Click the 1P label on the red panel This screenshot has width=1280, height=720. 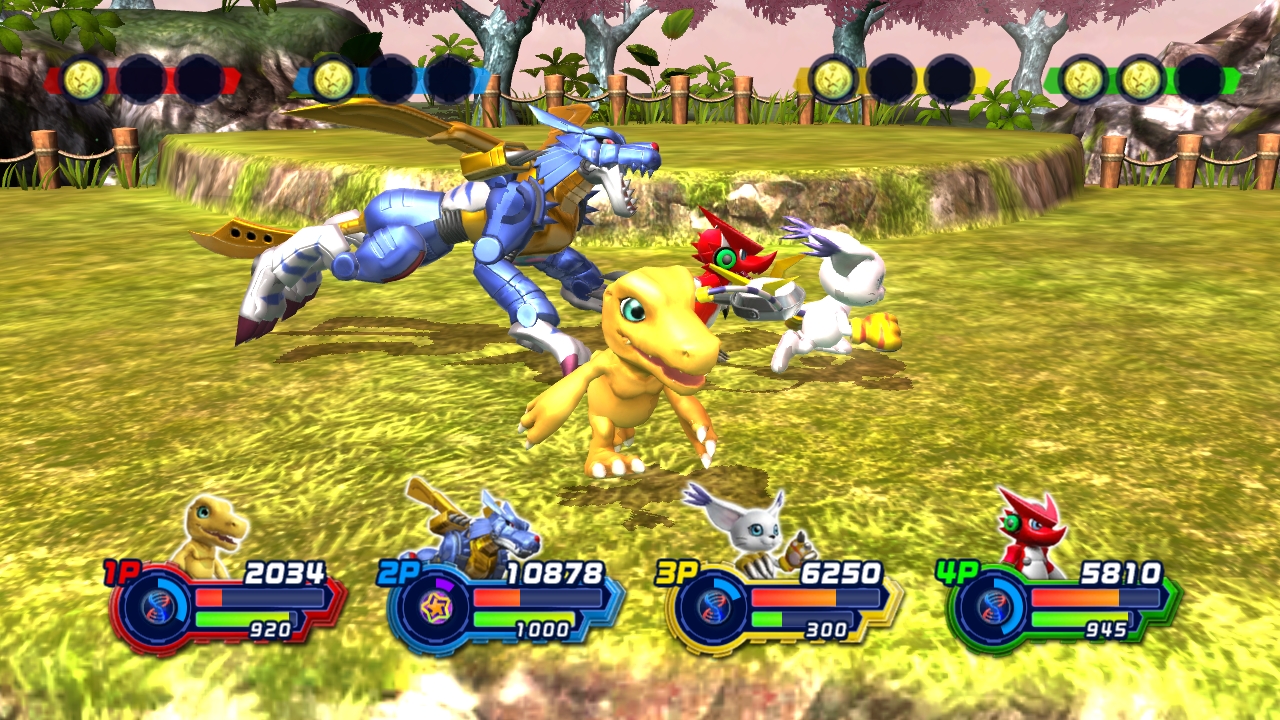tap(120, 573)
